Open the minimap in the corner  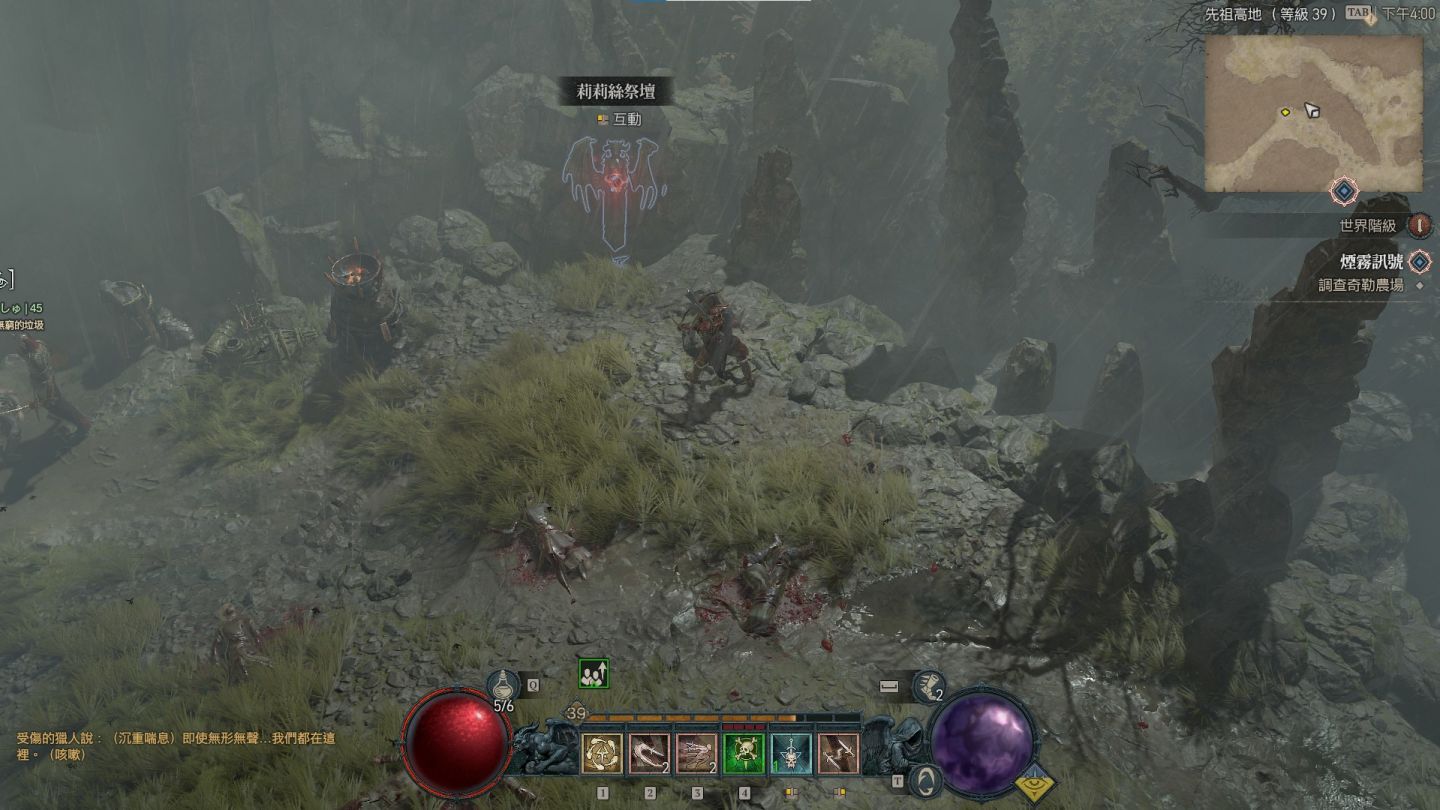click(x=1313, y=113)
